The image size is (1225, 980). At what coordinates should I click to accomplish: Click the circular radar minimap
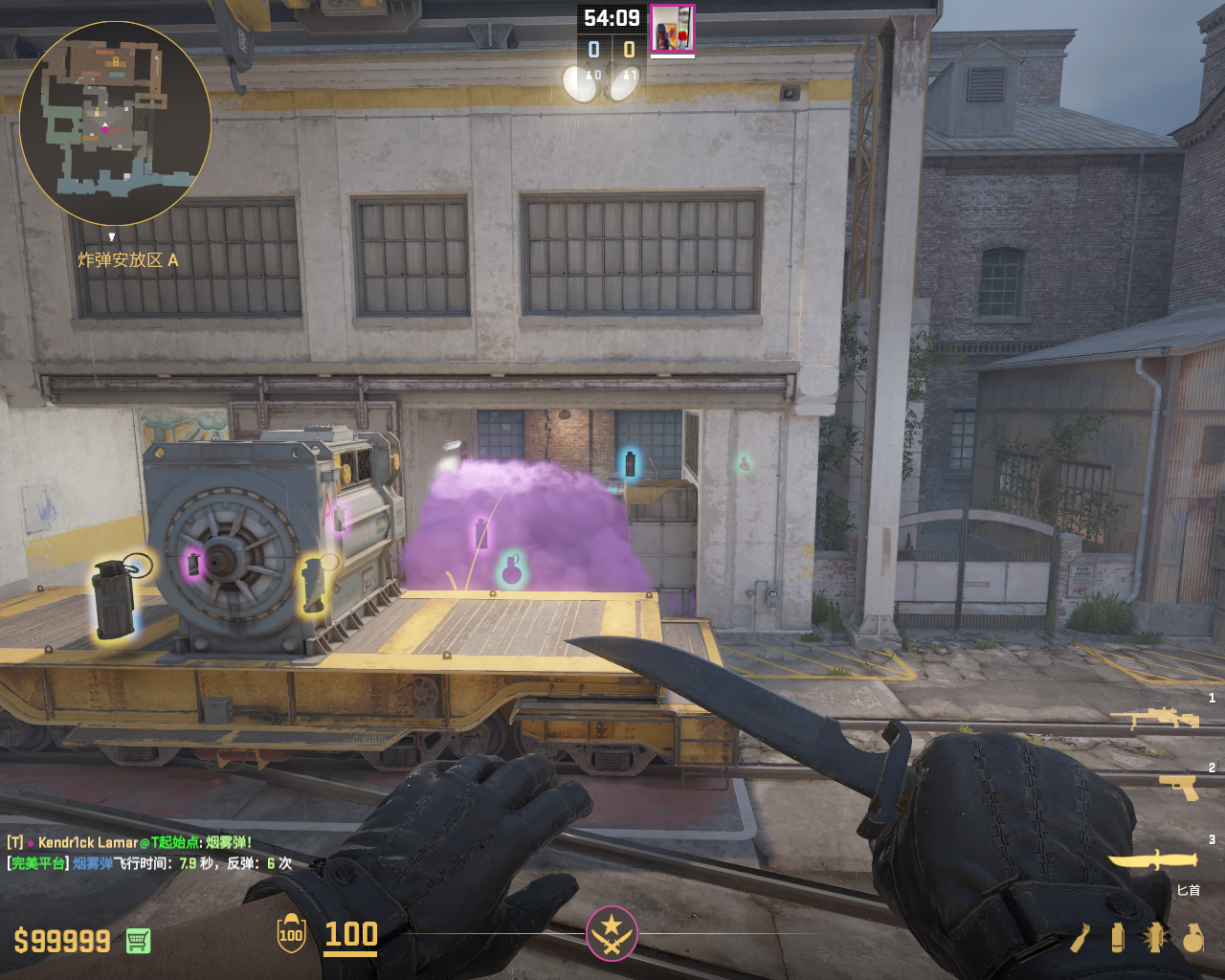tap(115, 122)
